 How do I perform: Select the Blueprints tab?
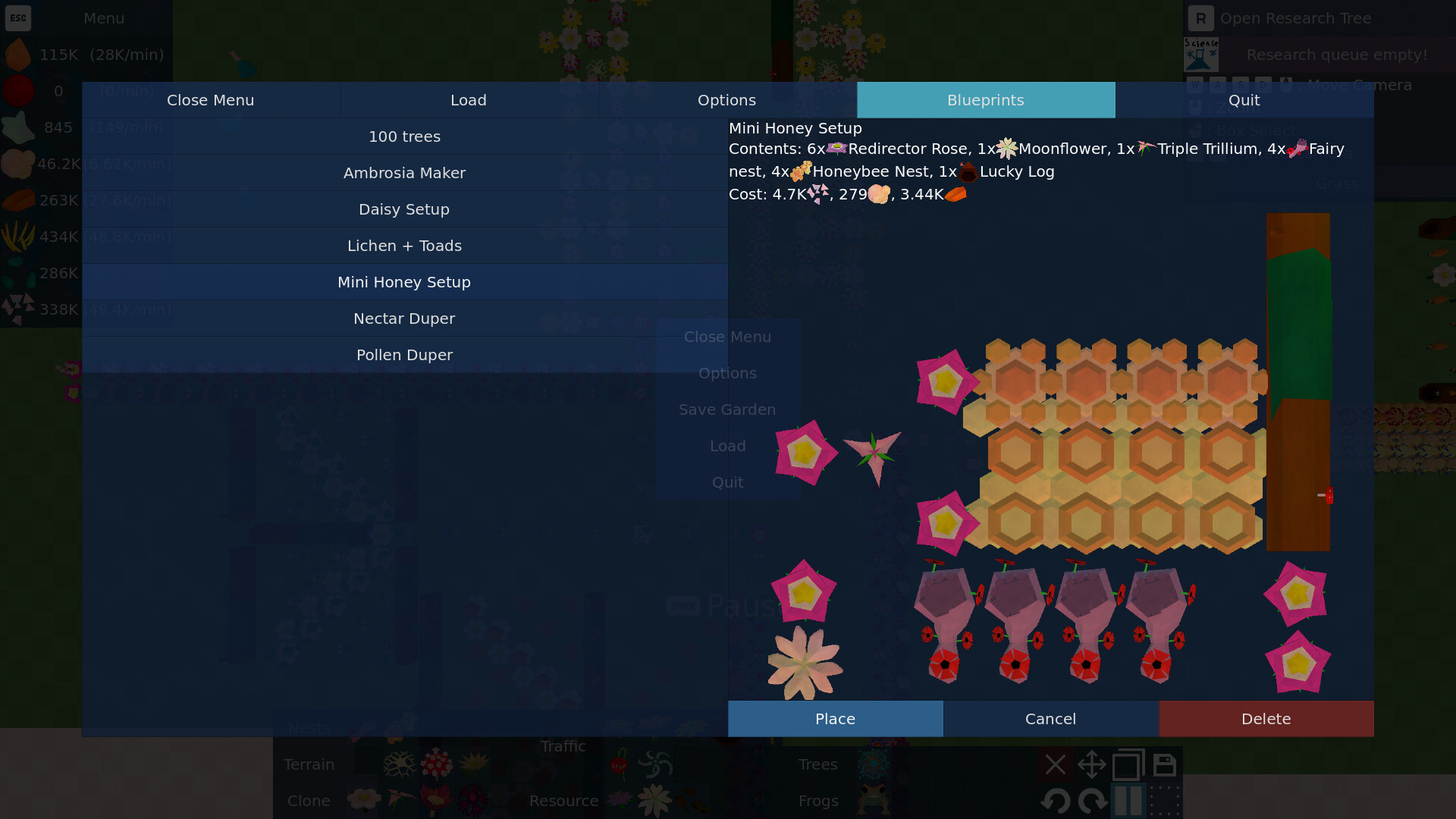click(985, 100)
